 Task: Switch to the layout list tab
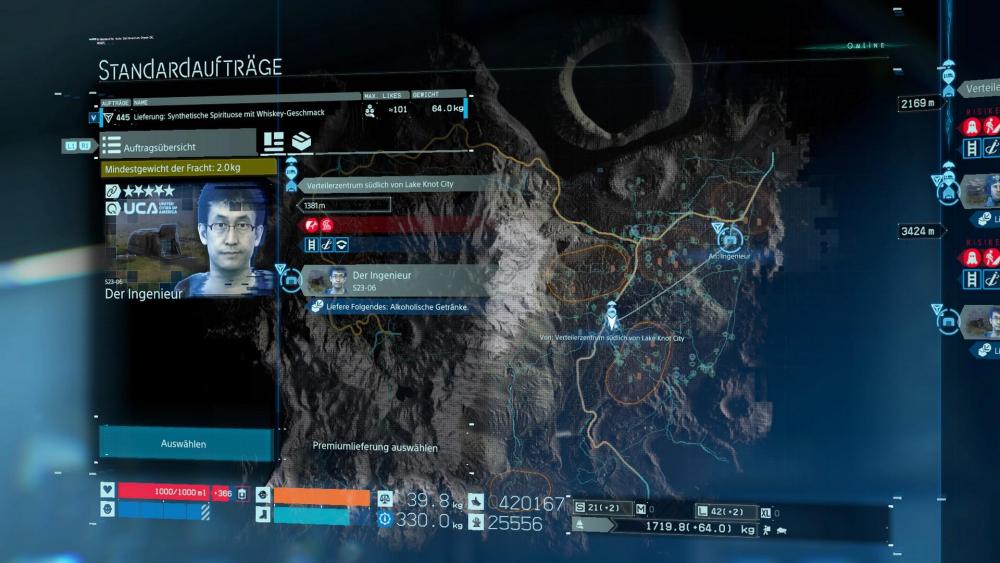(x=273, y=141)
